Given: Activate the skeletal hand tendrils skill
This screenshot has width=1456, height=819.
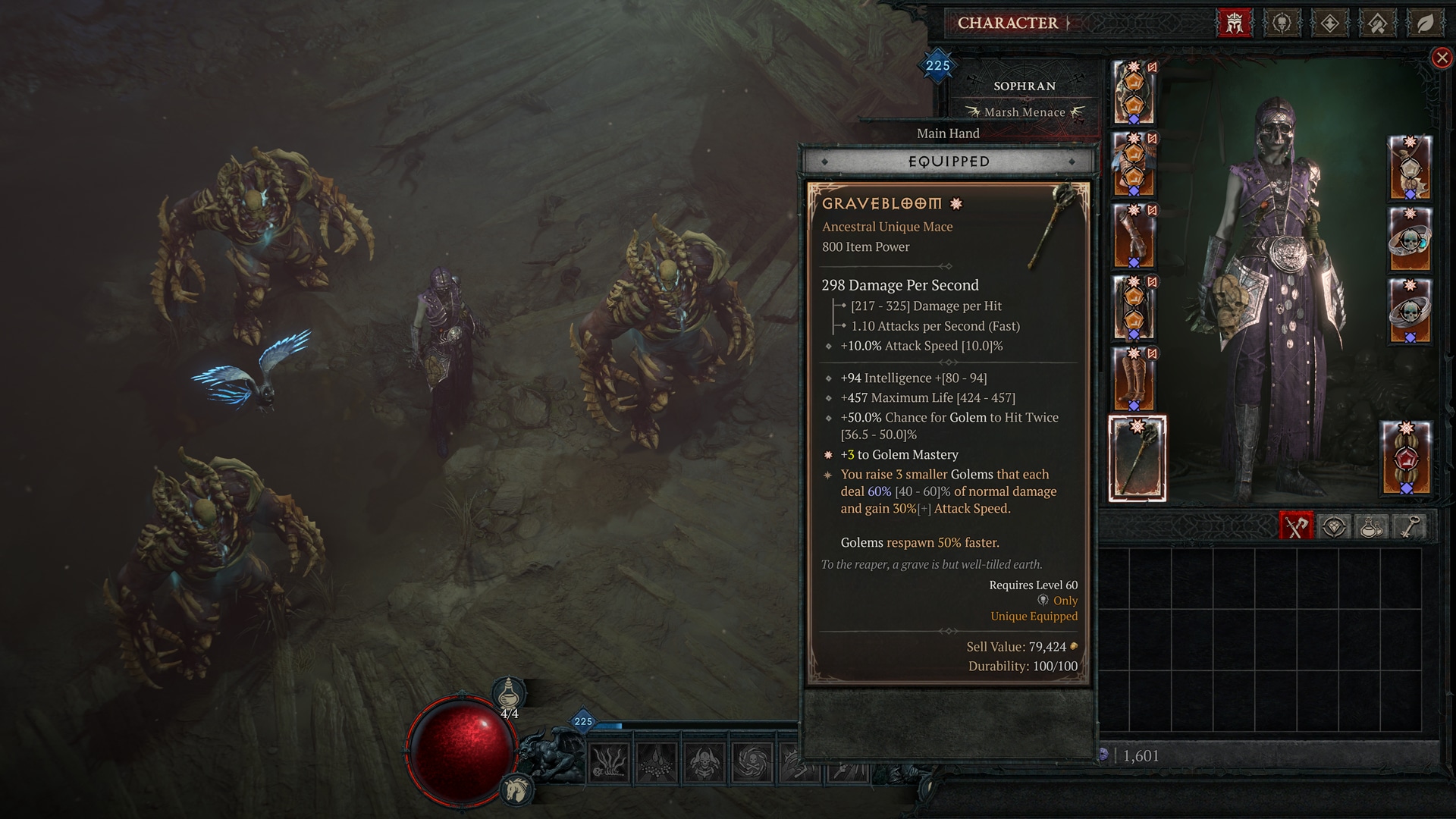Looking at the screenshot, I should click(608, 761).
